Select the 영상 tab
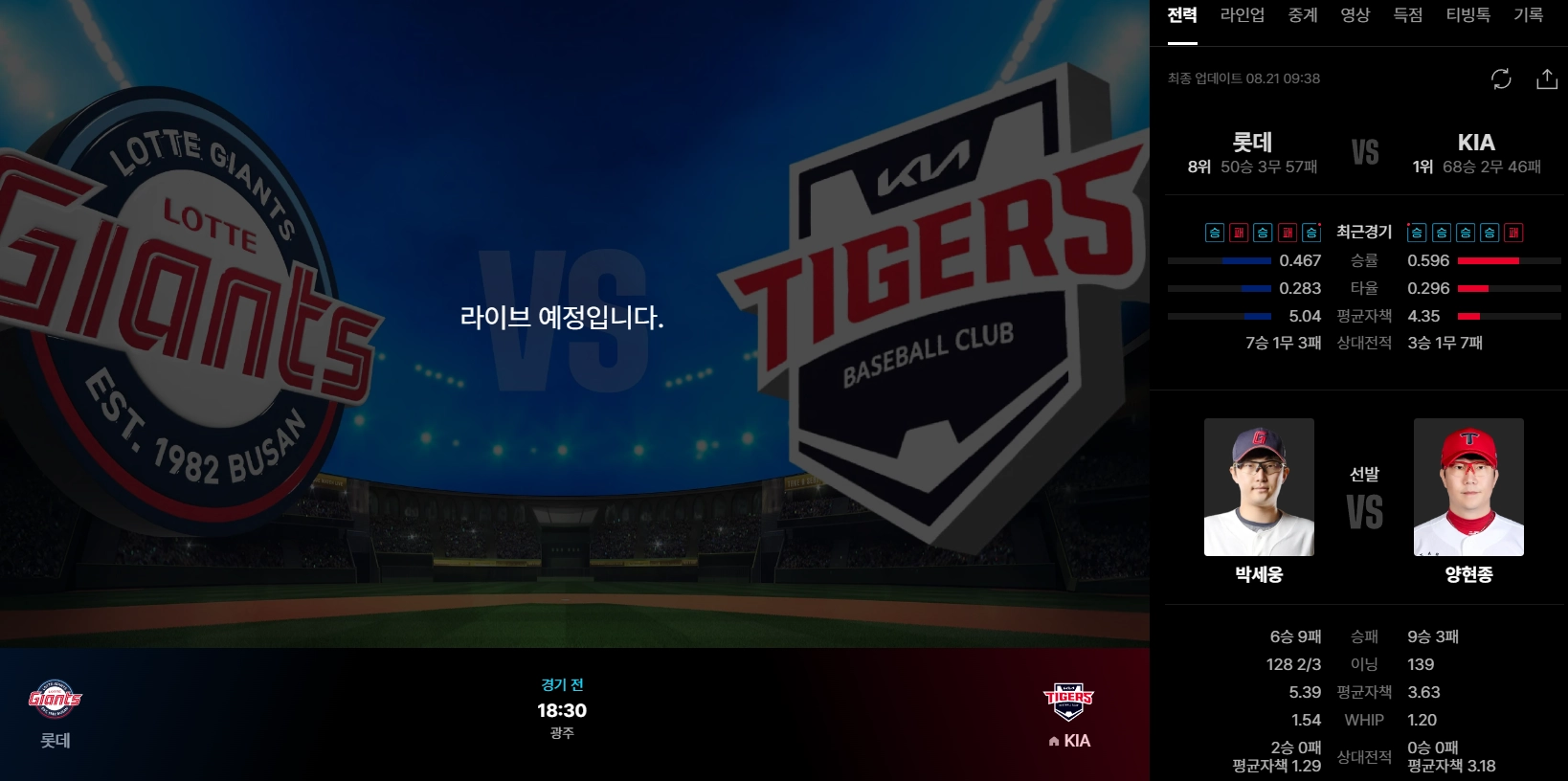Viewport: 1568px width, 781px height. (1355, 16)
